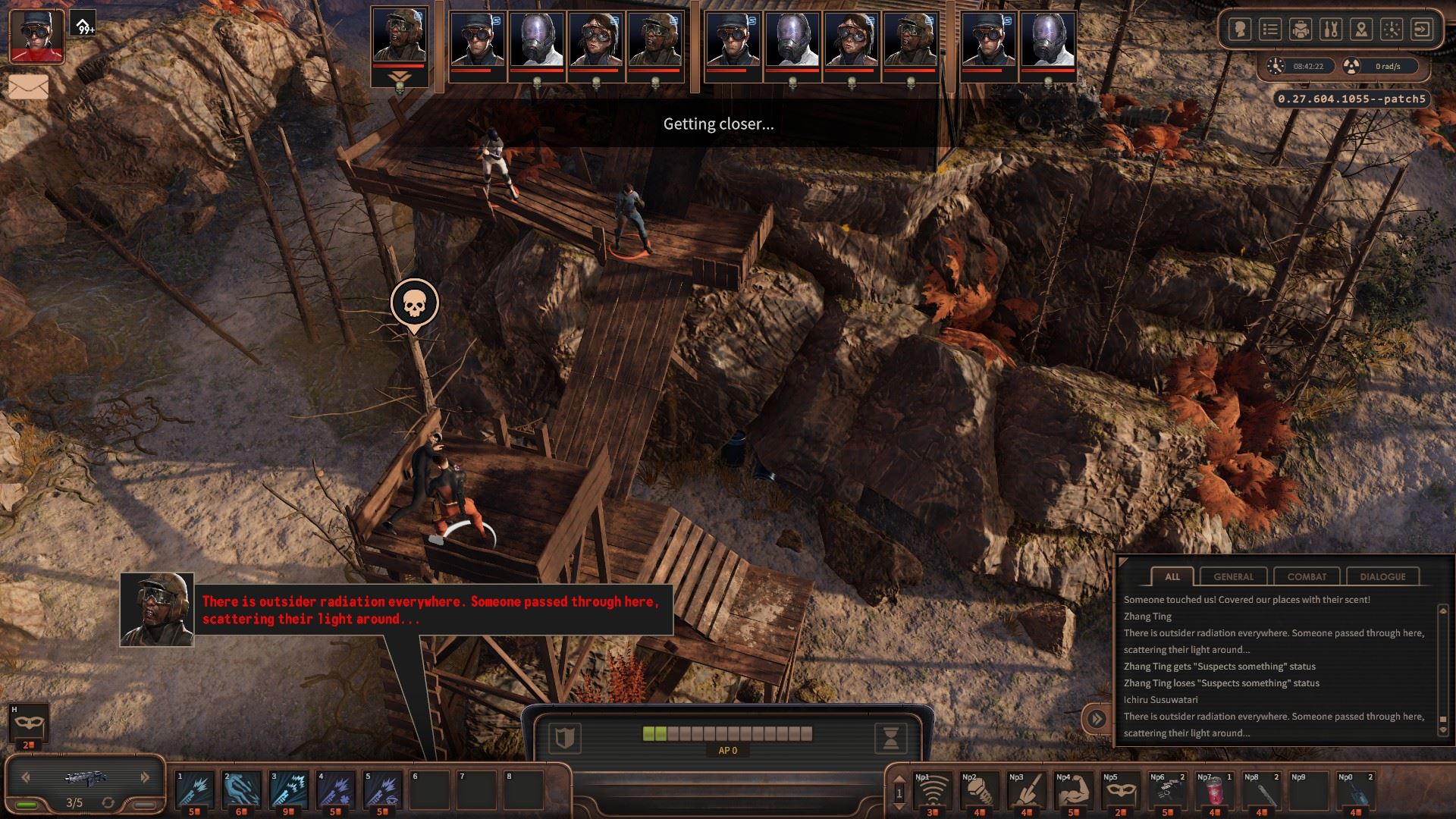Switch to the Combat log tab
1456x819 pixels.
1307,576
